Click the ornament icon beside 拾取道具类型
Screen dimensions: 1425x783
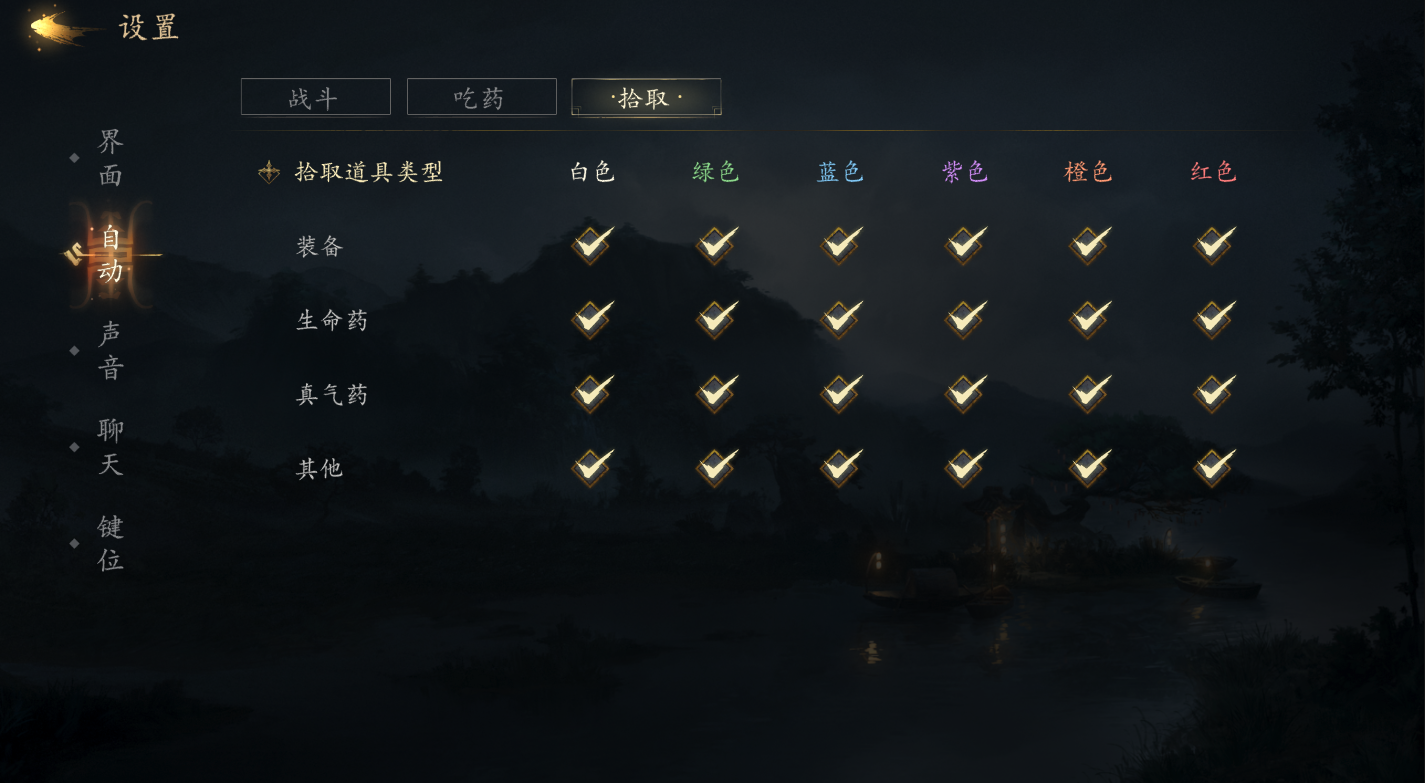click(x=268, y=171)
